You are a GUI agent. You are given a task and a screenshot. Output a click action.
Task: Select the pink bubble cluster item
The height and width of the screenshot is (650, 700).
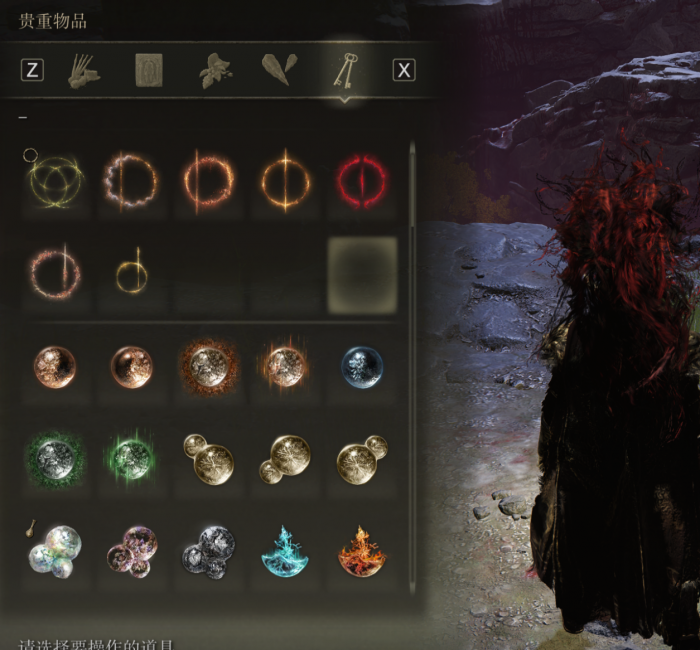tap(131, 551)
